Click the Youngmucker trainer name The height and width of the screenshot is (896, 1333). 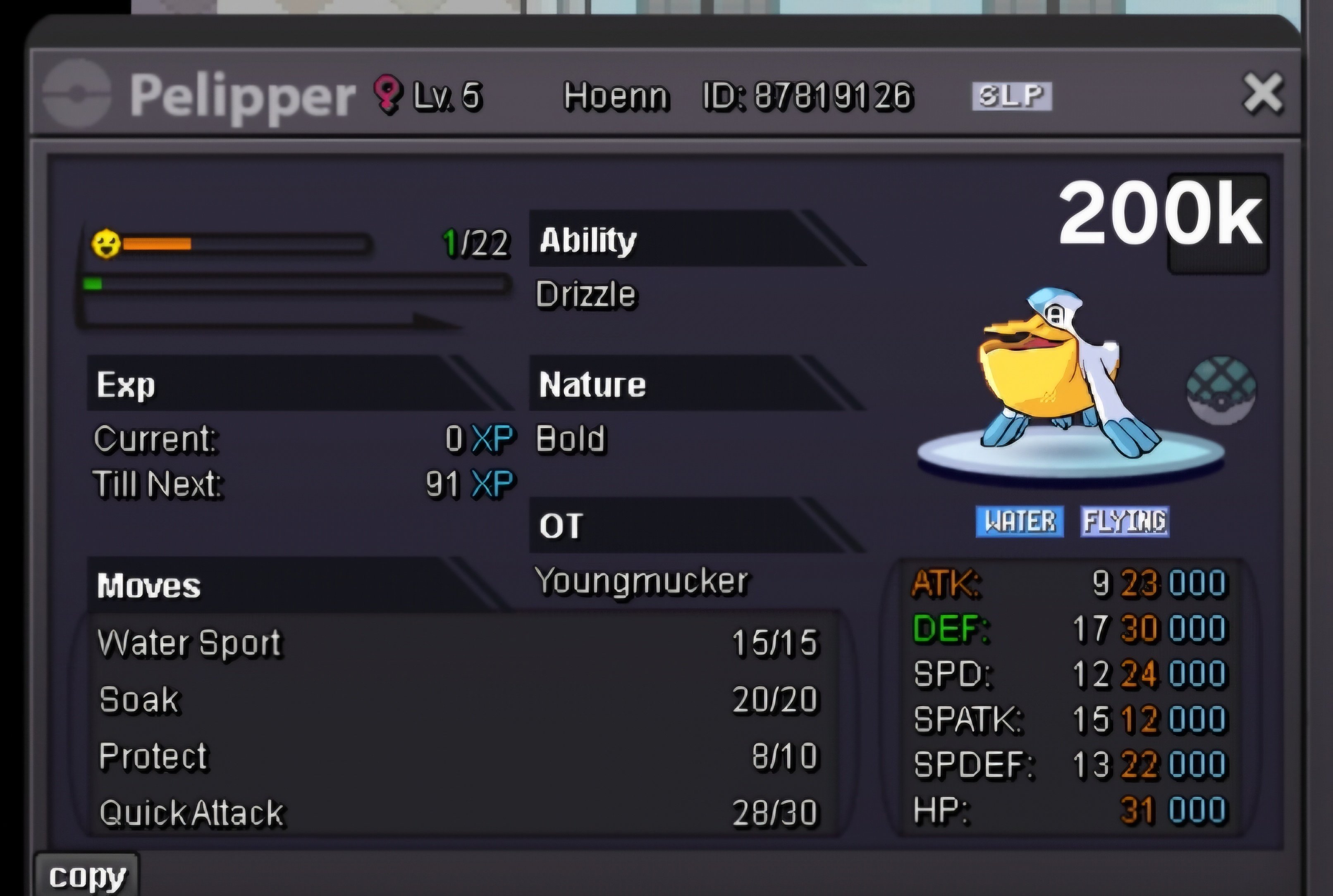click(641, 581)
